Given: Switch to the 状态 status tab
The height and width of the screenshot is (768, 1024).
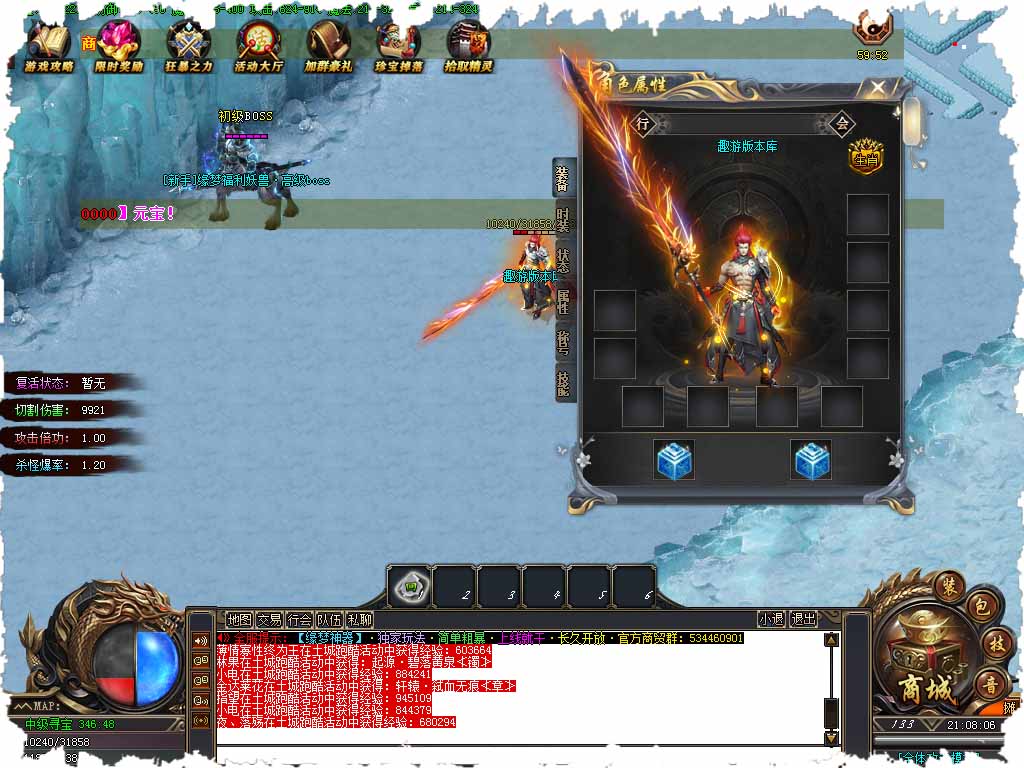Looking at the screenshot, I should pos(564,262).
